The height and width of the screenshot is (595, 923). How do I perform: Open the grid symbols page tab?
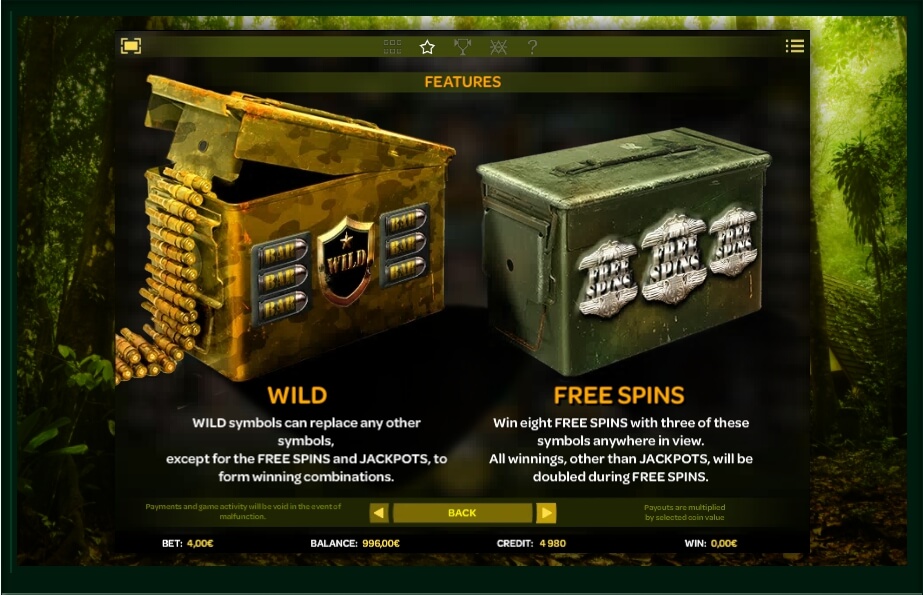(393, 47)
